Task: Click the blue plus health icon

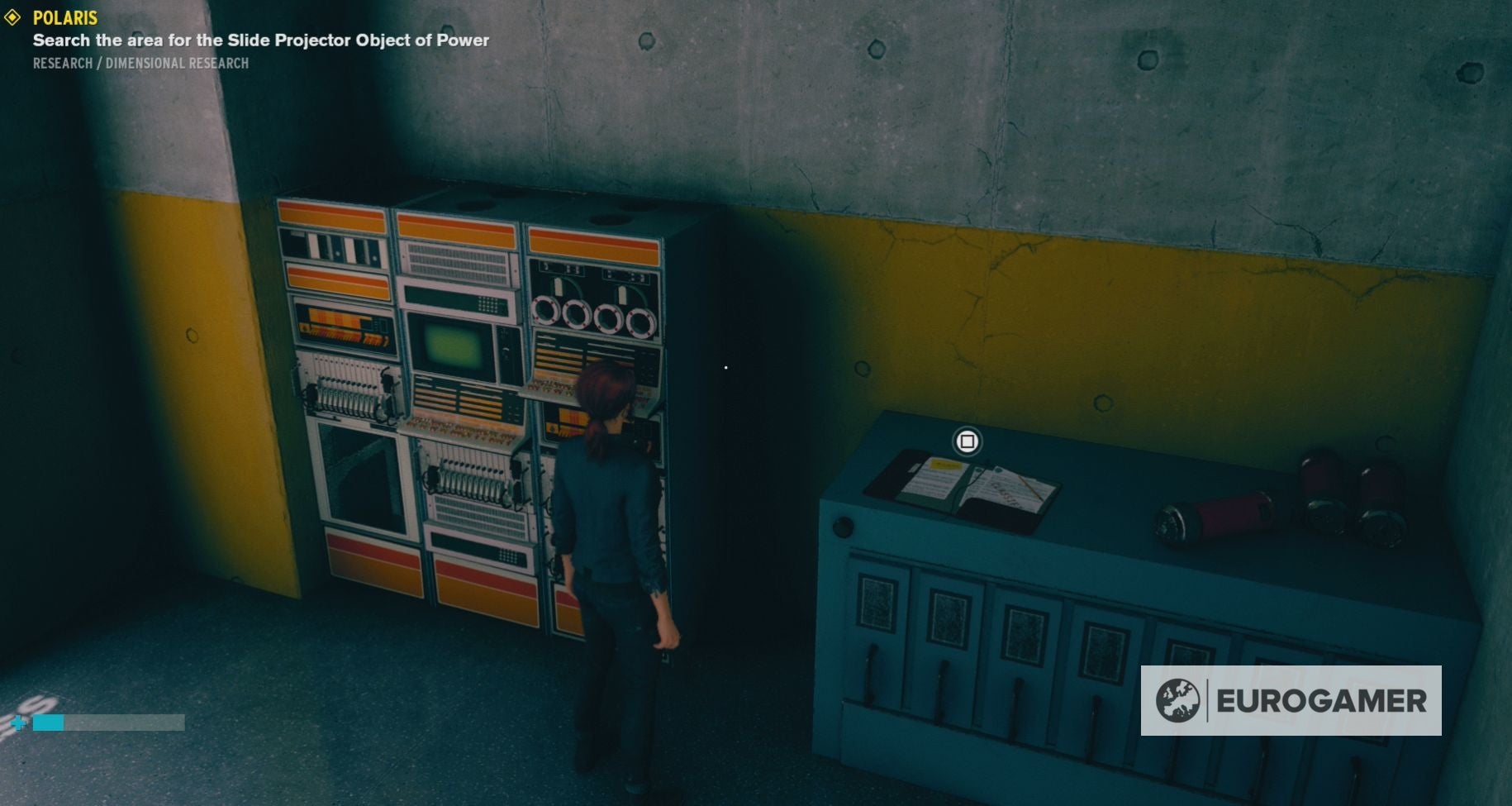Action: pyautogui.click(x=17, y=722)
